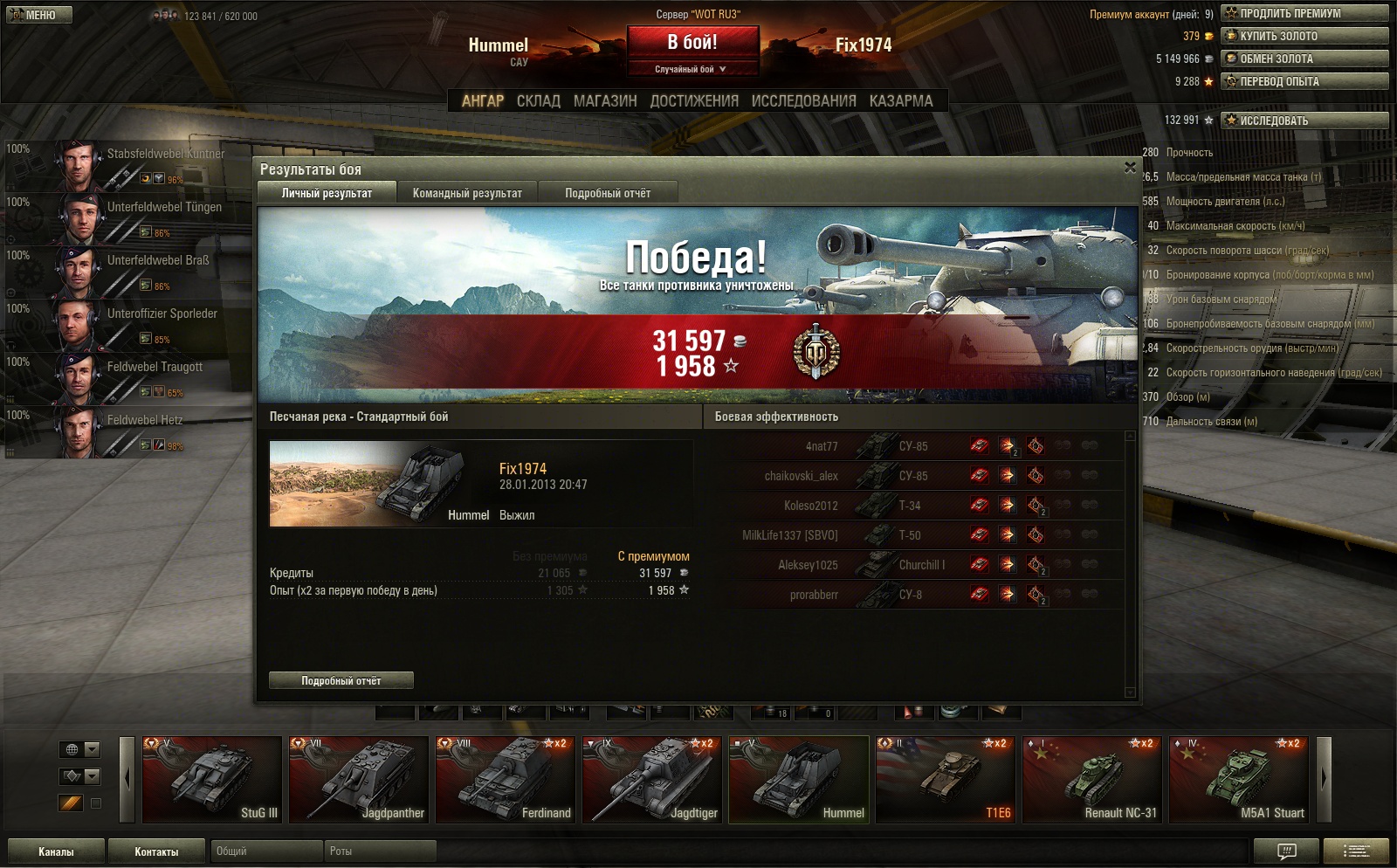Click the КУПИТЬ ЗОЛОТО button
The width and height of the screenshot is (1397, 868).
pos(1304,36)
